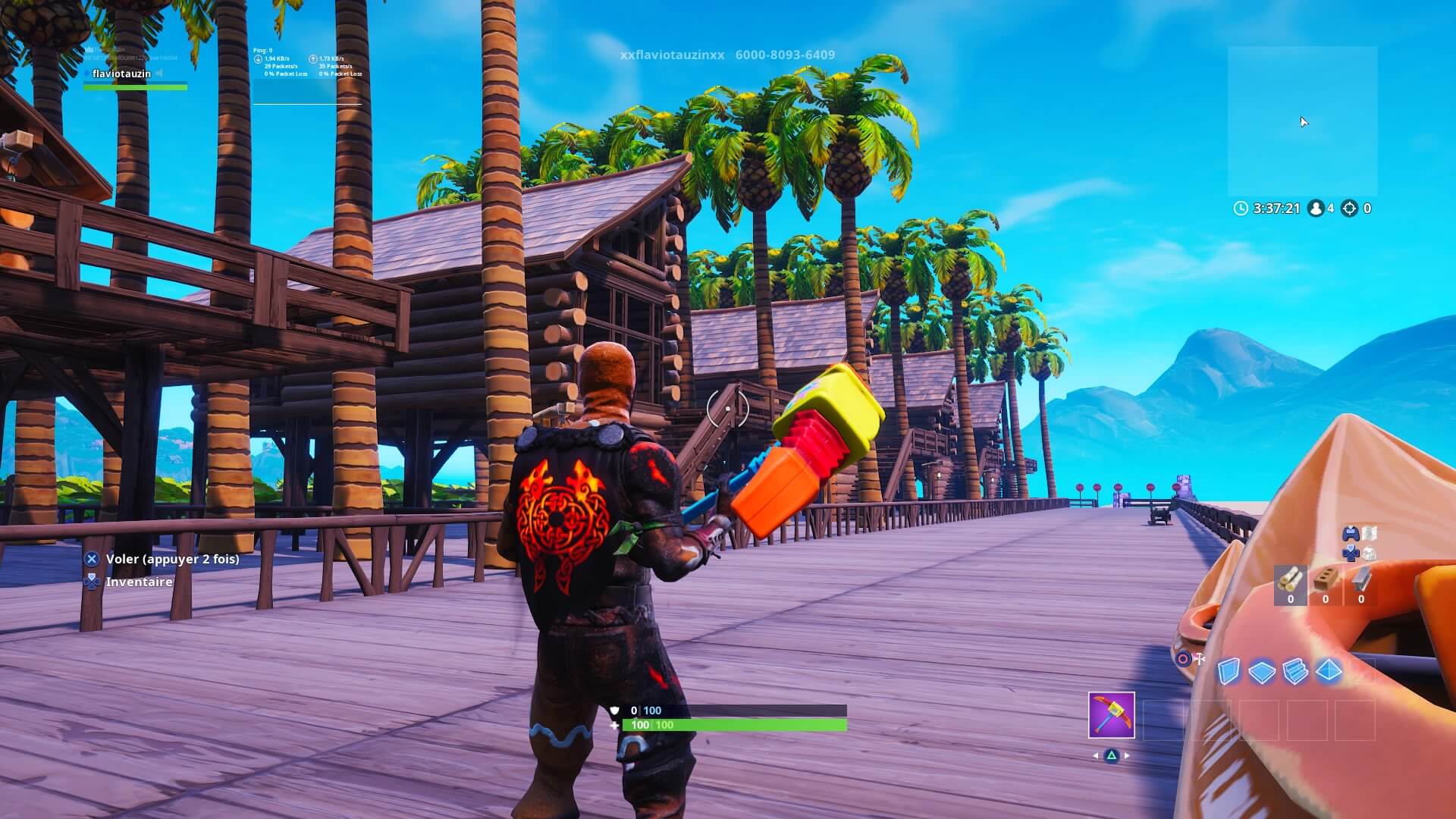Expand the minimap panel
Screen dimensions: 1456x819
(1304, 121)
